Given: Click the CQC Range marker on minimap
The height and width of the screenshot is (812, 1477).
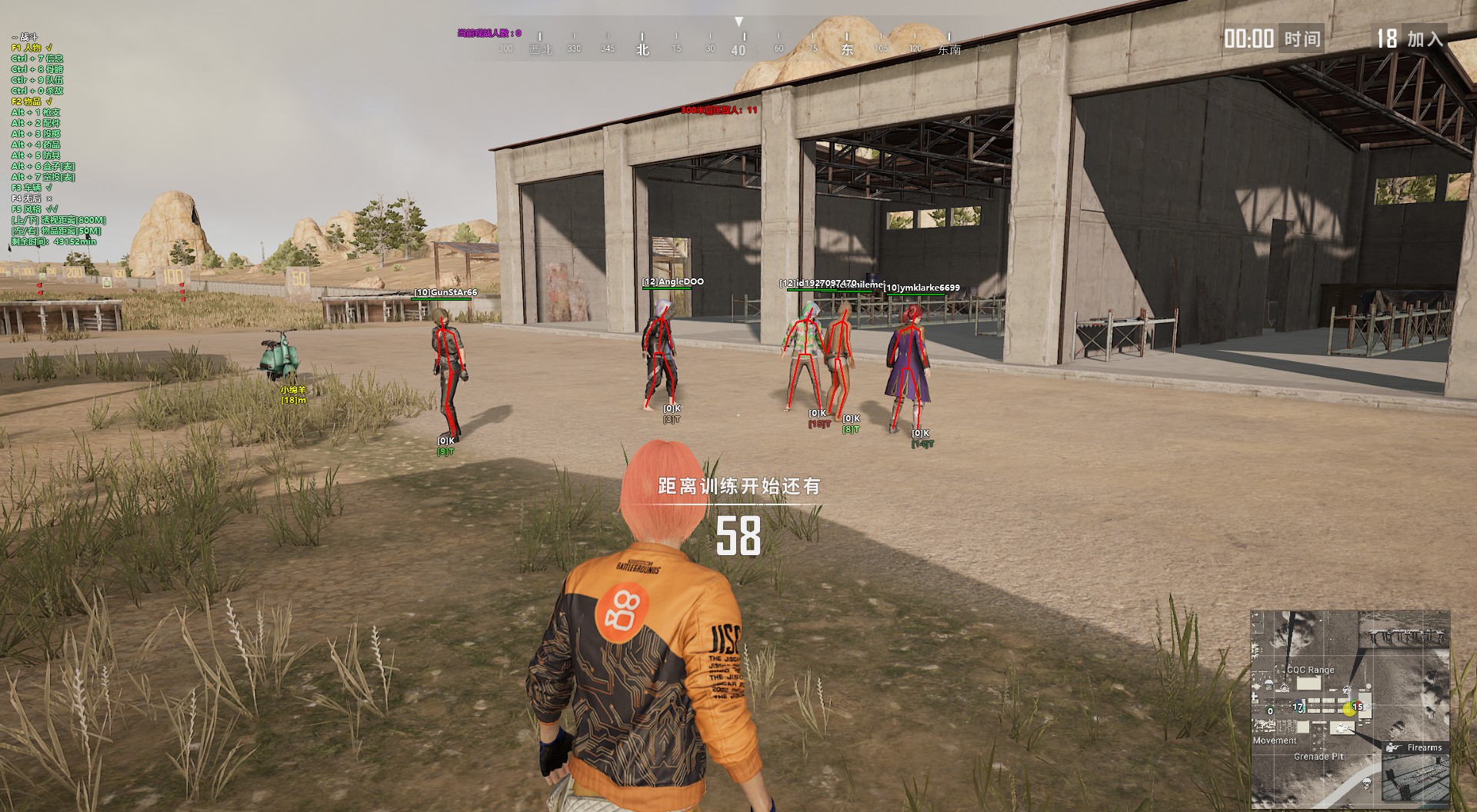Looking at the screenshot, I should 1310,670.
